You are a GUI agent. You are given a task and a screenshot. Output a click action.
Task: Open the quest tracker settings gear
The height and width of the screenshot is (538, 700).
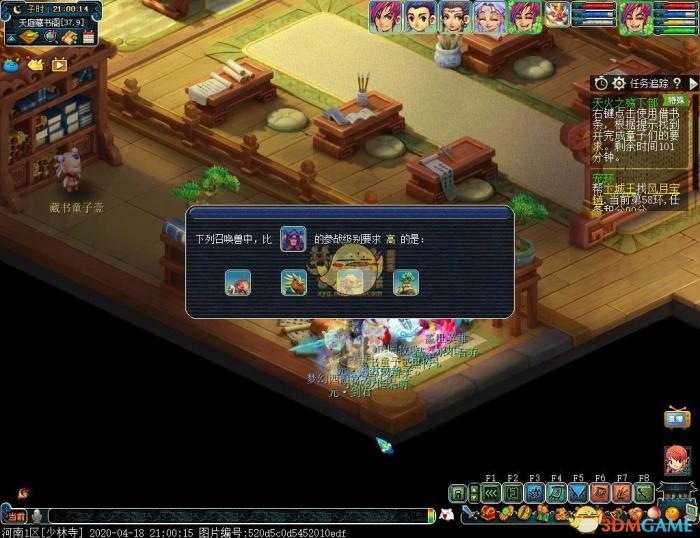coord(619,84)
